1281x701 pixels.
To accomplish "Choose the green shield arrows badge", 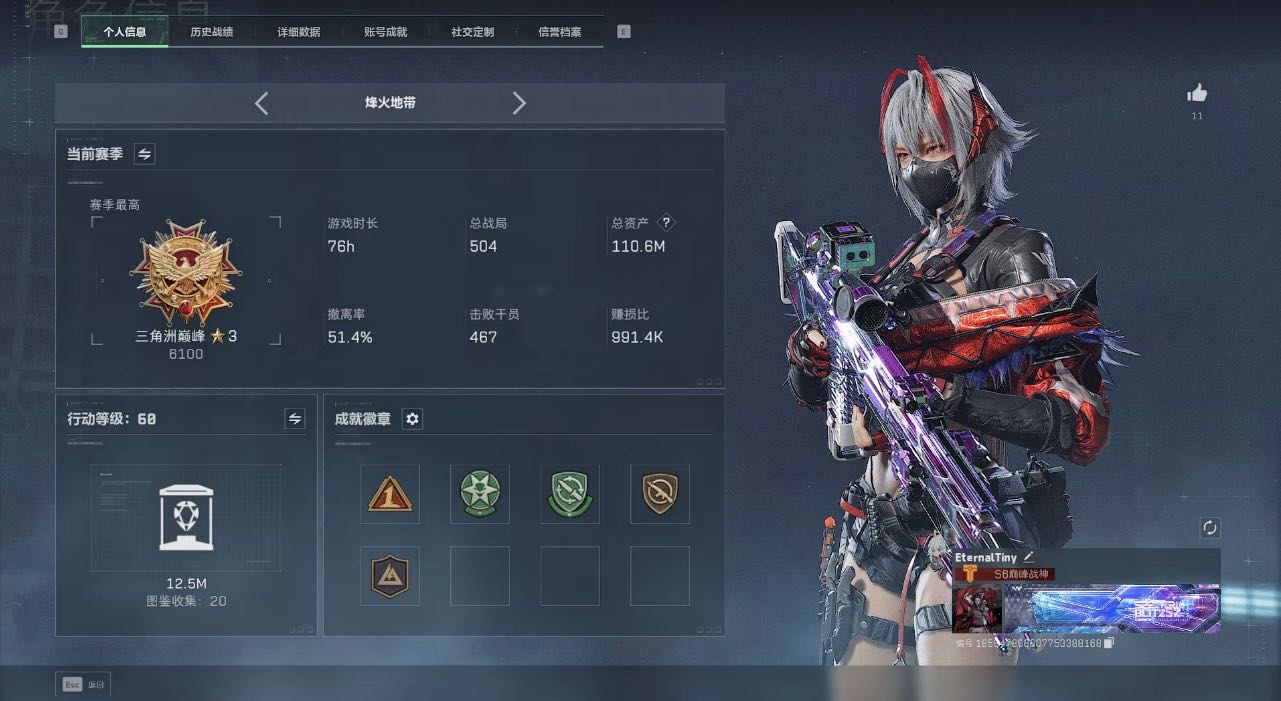I will (570, 494).
